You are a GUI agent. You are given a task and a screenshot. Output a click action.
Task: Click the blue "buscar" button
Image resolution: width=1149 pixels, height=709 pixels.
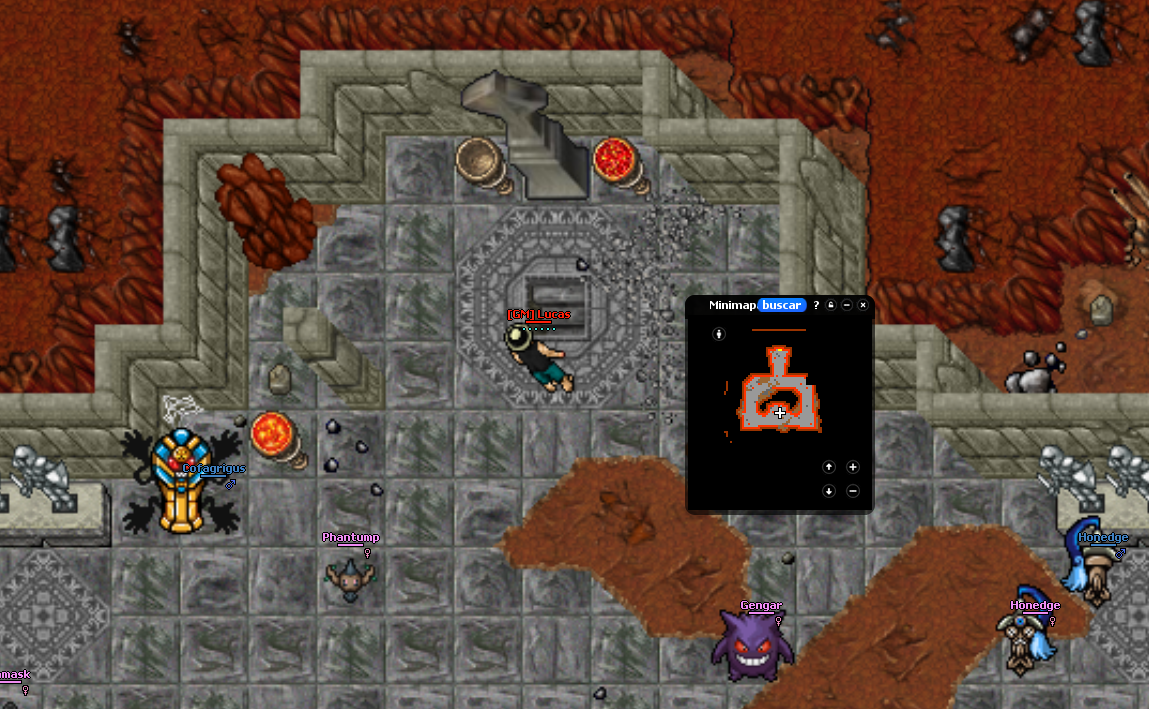click(x=782, y=305)
